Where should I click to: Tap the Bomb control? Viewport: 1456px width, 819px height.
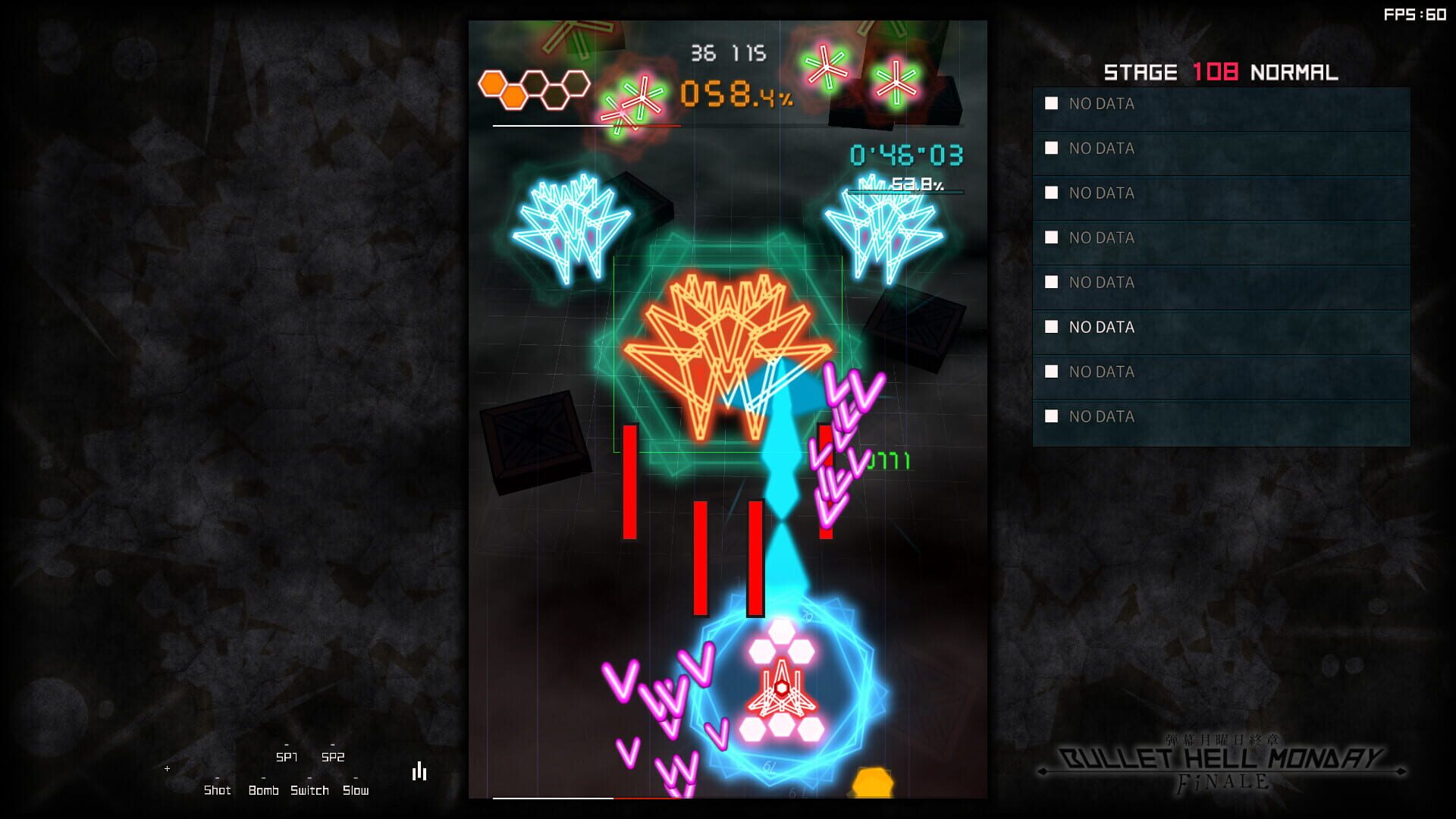pyautogui.click(x=263, y=790)
